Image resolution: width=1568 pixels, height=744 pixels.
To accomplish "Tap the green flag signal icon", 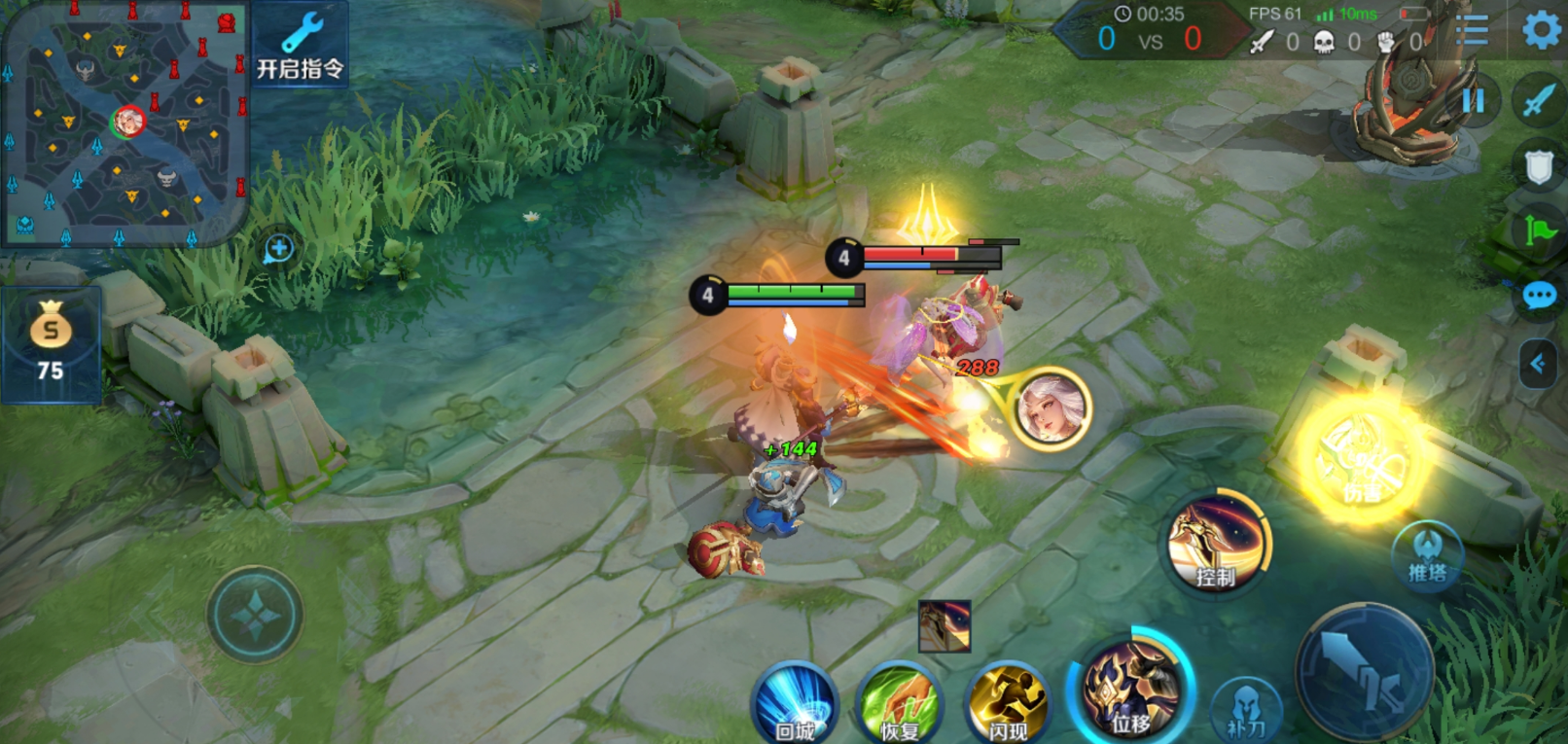I will (x=1539, y=230).
